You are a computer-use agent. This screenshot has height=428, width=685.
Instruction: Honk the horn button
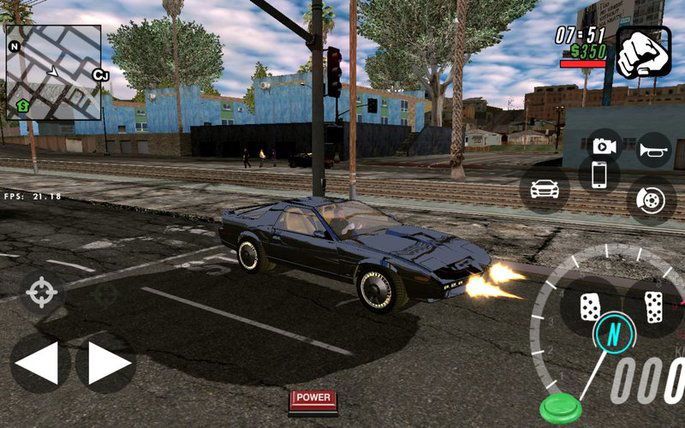click(653, 149)
